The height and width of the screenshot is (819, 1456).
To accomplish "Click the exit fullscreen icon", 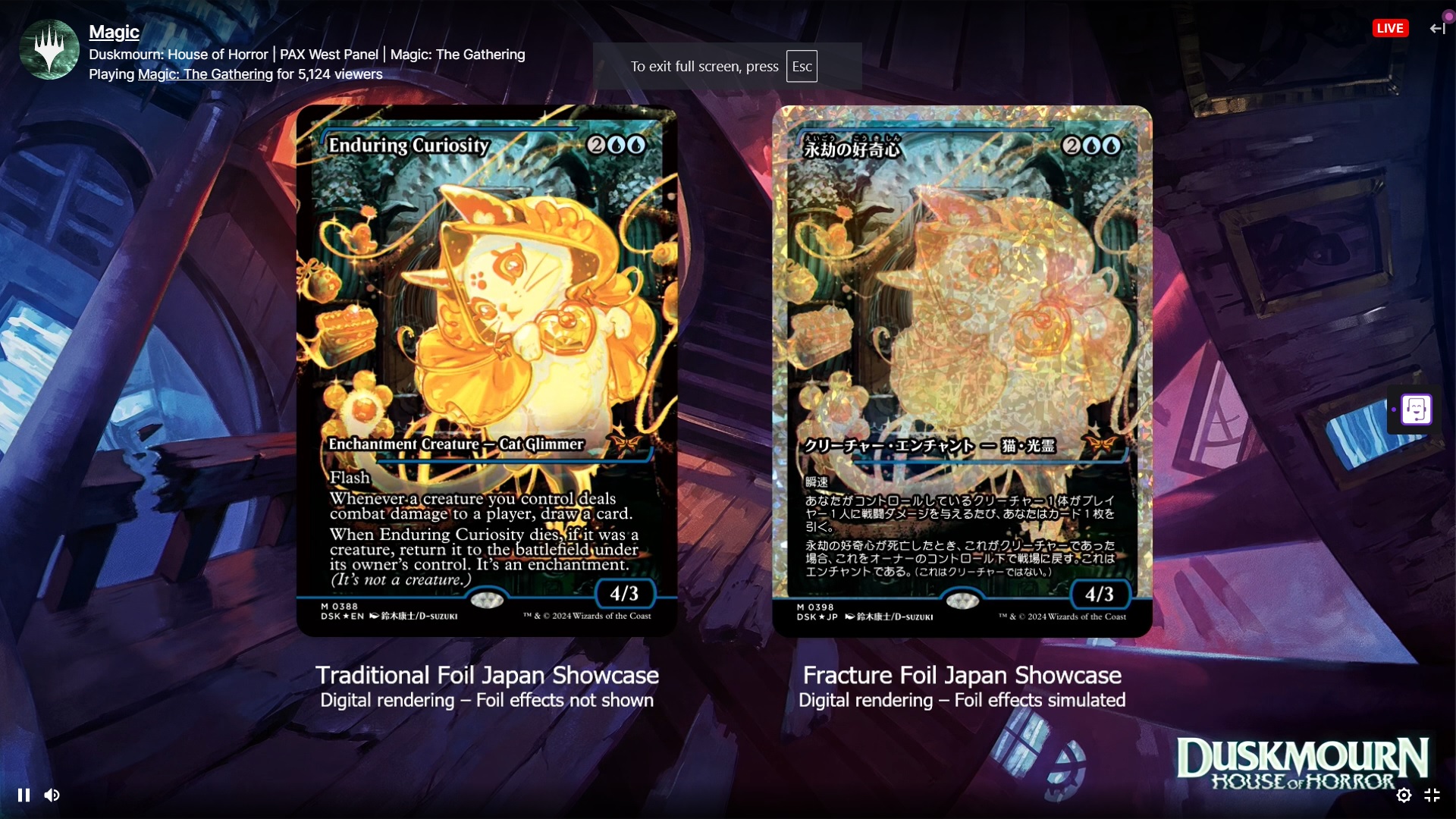I will pos(1433,795).
